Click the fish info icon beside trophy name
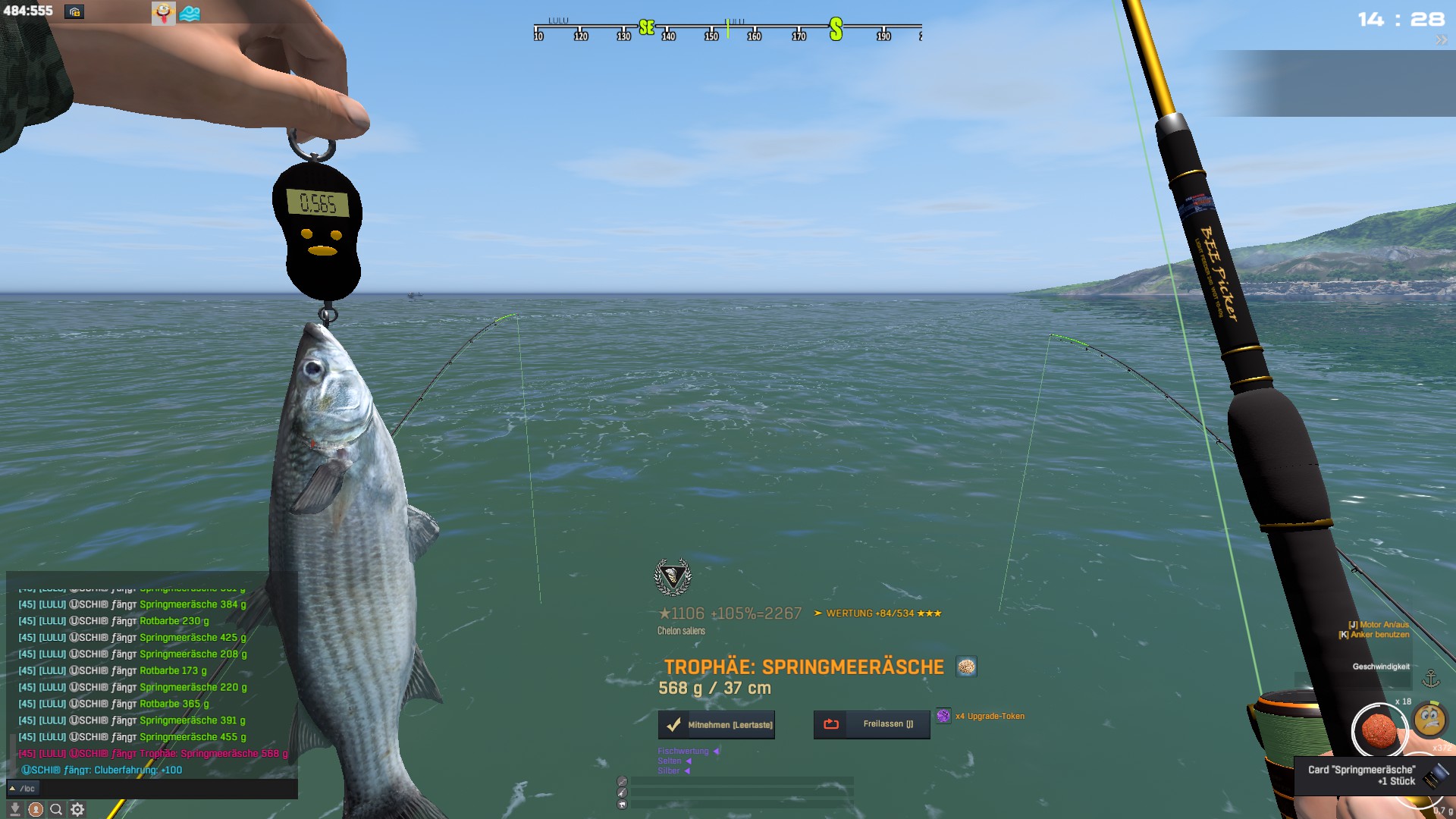The image size is (1456, 819). 966,667
